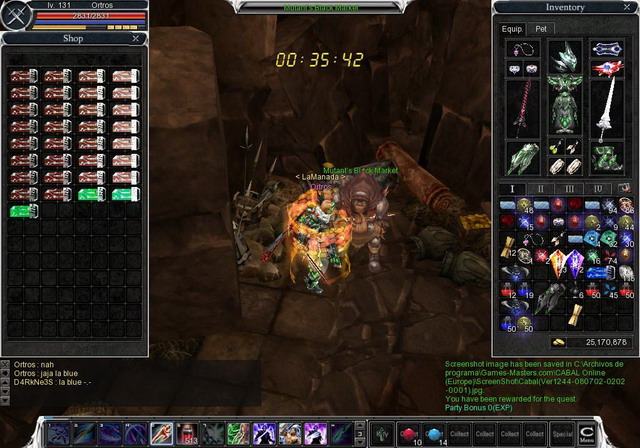640x448 pixels.
Task: Use the blue potion in the quick slot
Action: [433, 432]
